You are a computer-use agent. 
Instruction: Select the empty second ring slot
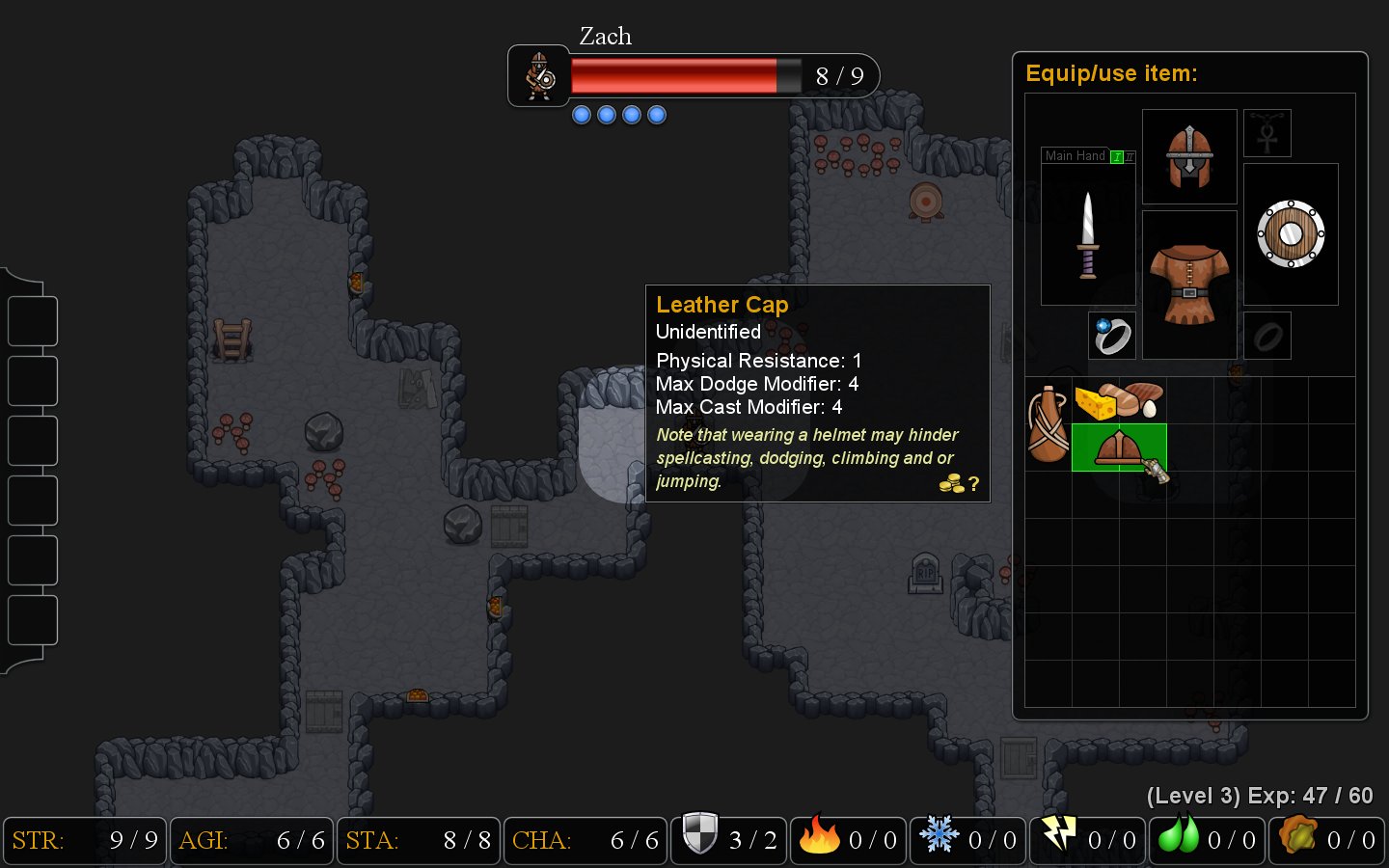click(x=1267, y=336)
